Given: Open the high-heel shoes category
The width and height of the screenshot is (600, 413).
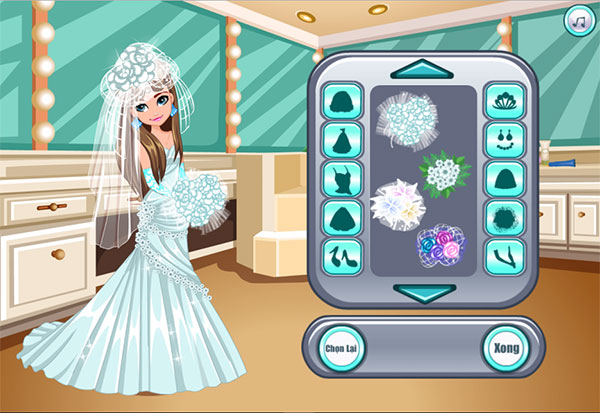Looking at the screenshot, I should pos(342,255).
